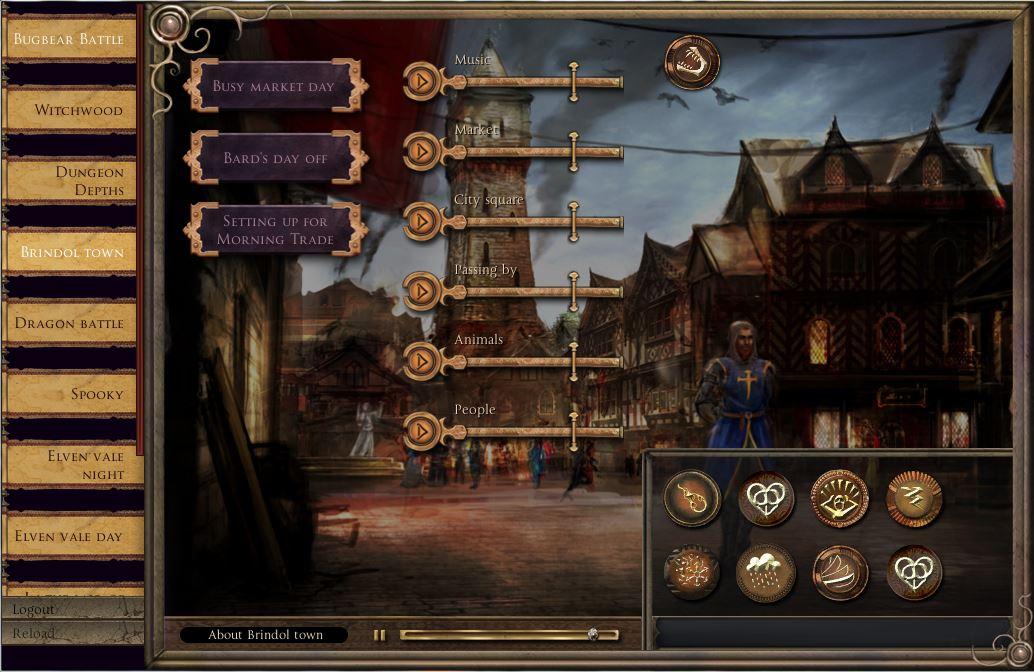Play the Animals sound channel

[423, 361]
